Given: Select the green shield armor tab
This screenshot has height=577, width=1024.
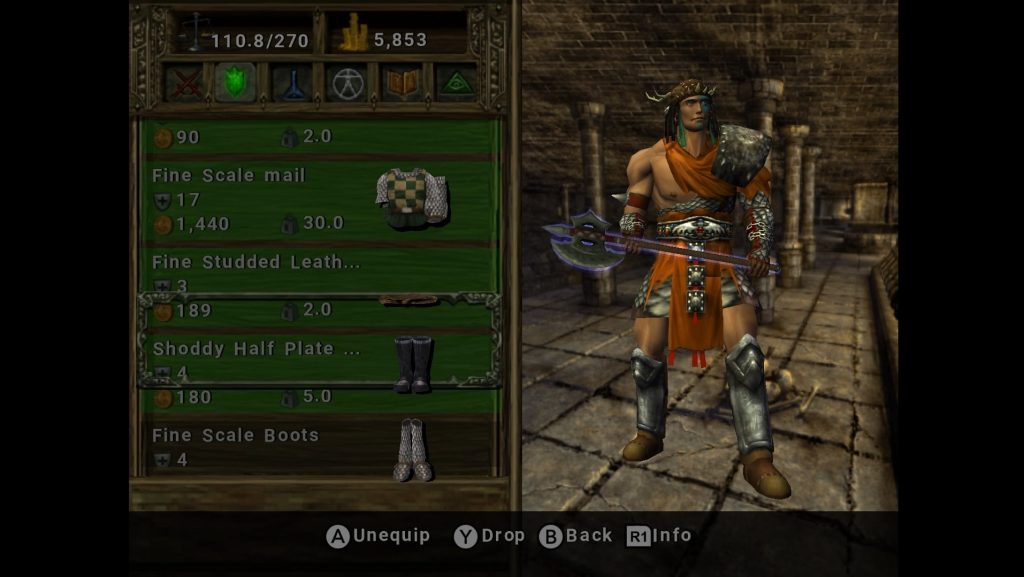Looking at the screenshot, I should 235,83.
